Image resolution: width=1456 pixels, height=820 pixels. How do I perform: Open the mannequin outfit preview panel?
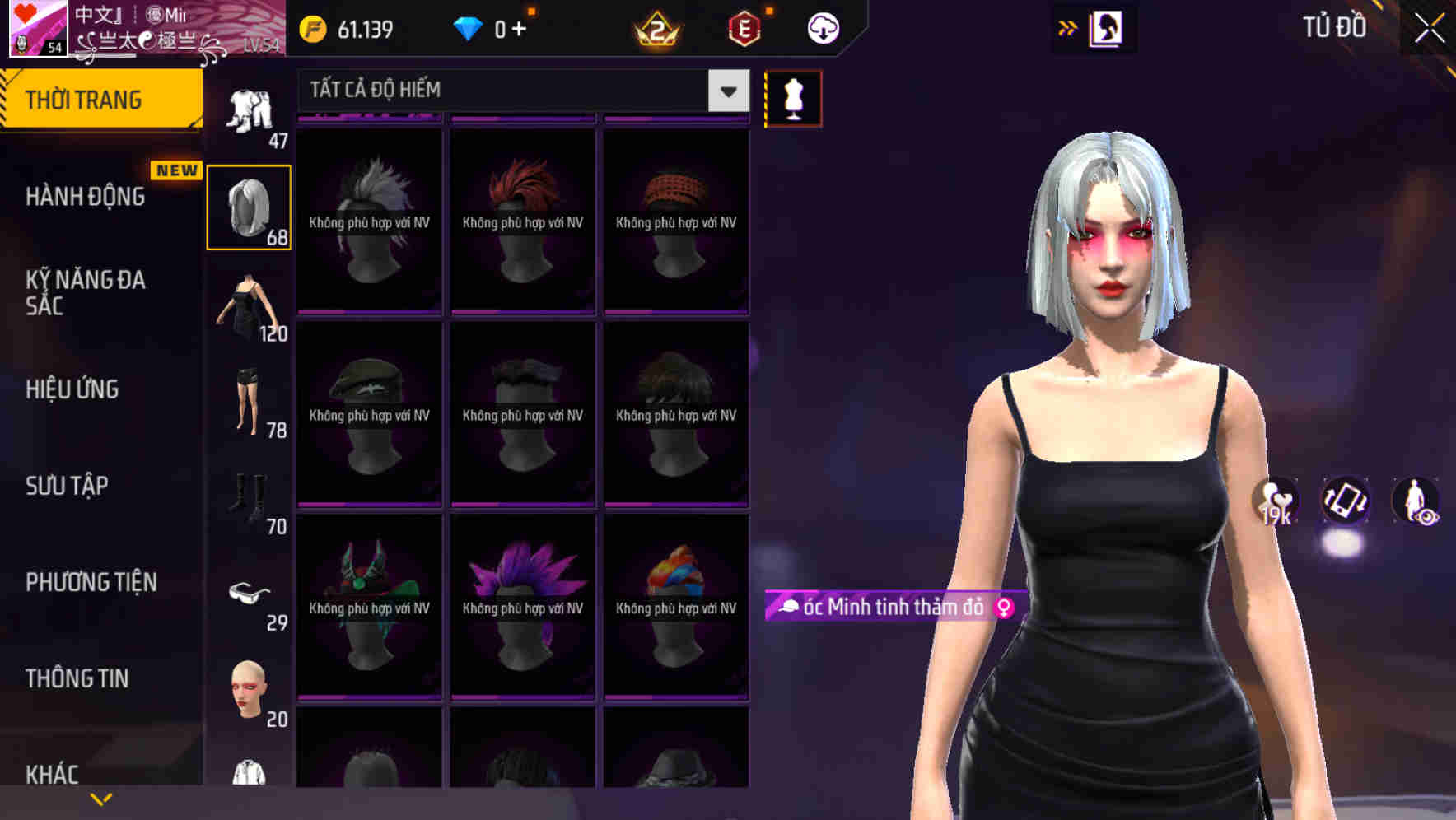pyautogui.click(x=793, y=97)
